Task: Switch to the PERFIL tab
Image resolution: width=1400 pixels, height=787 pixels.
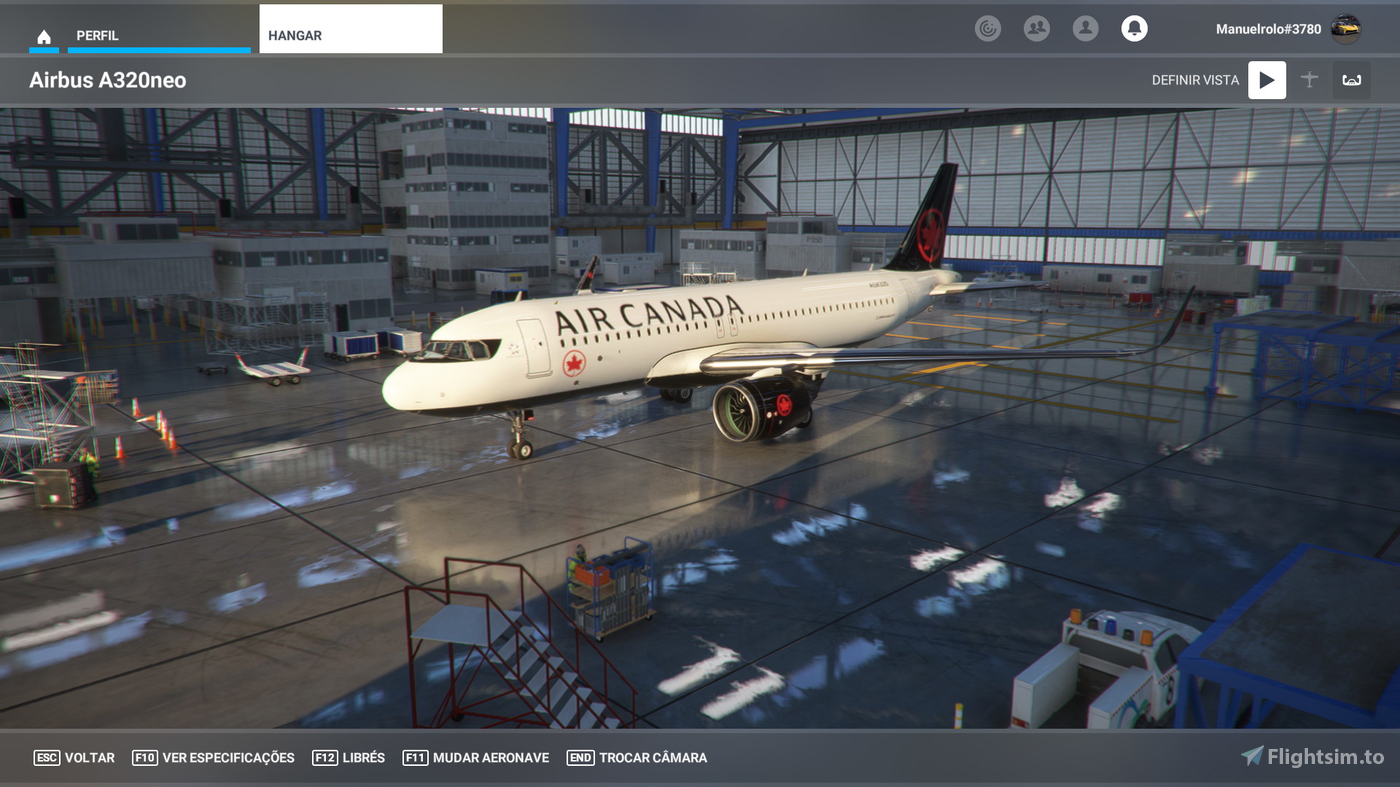Action: point(98,34)
